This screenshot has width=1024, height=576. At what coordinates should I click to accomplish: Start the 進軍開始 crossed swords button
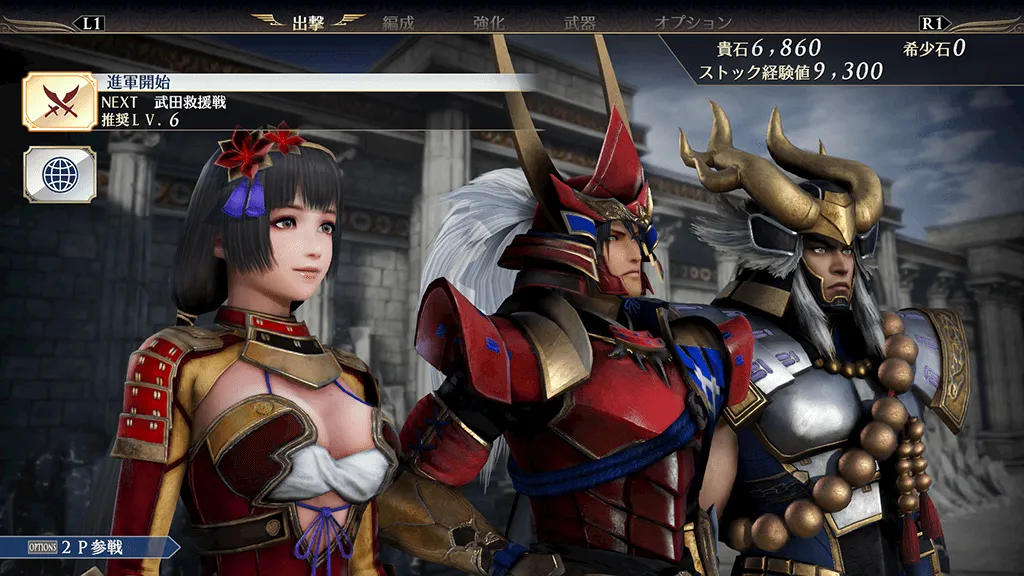60,101
